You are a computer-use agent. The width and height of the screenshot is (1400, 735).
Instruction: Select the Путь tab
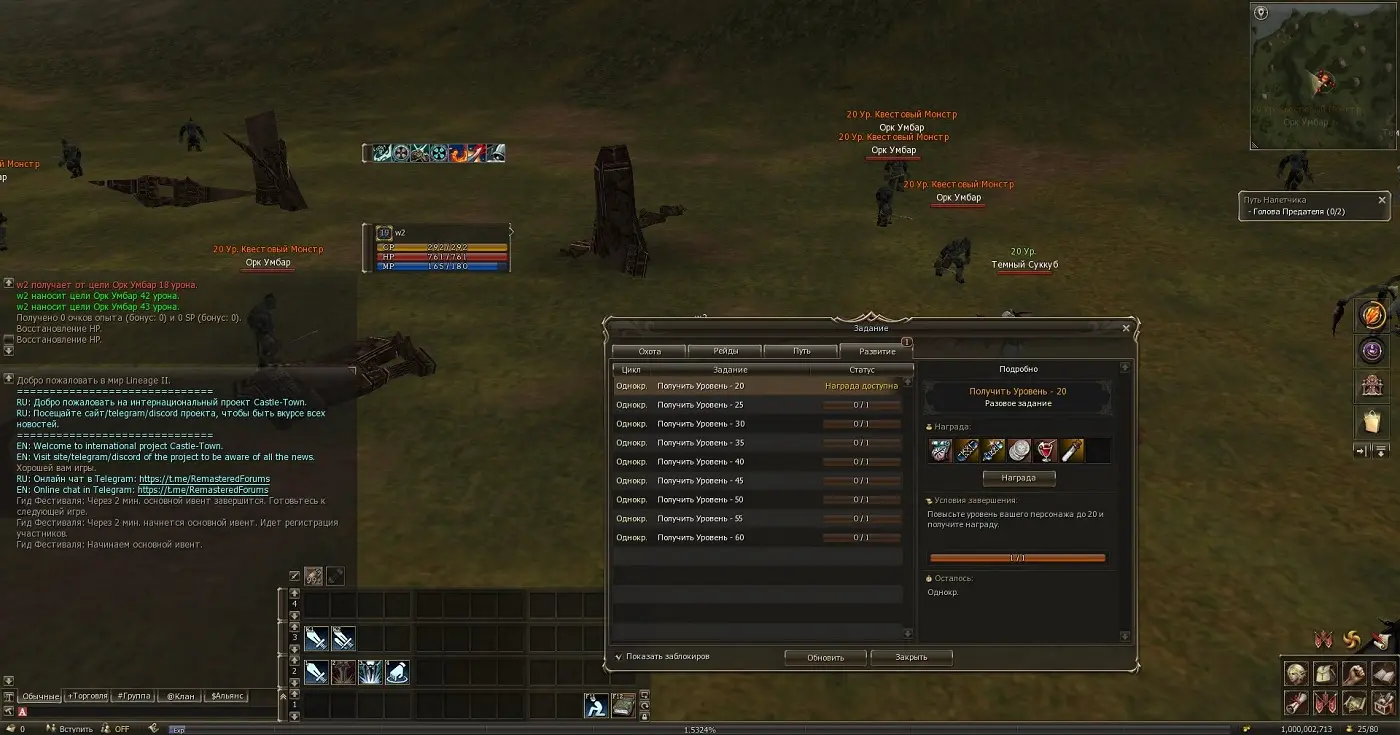click(x=801, y=351)
